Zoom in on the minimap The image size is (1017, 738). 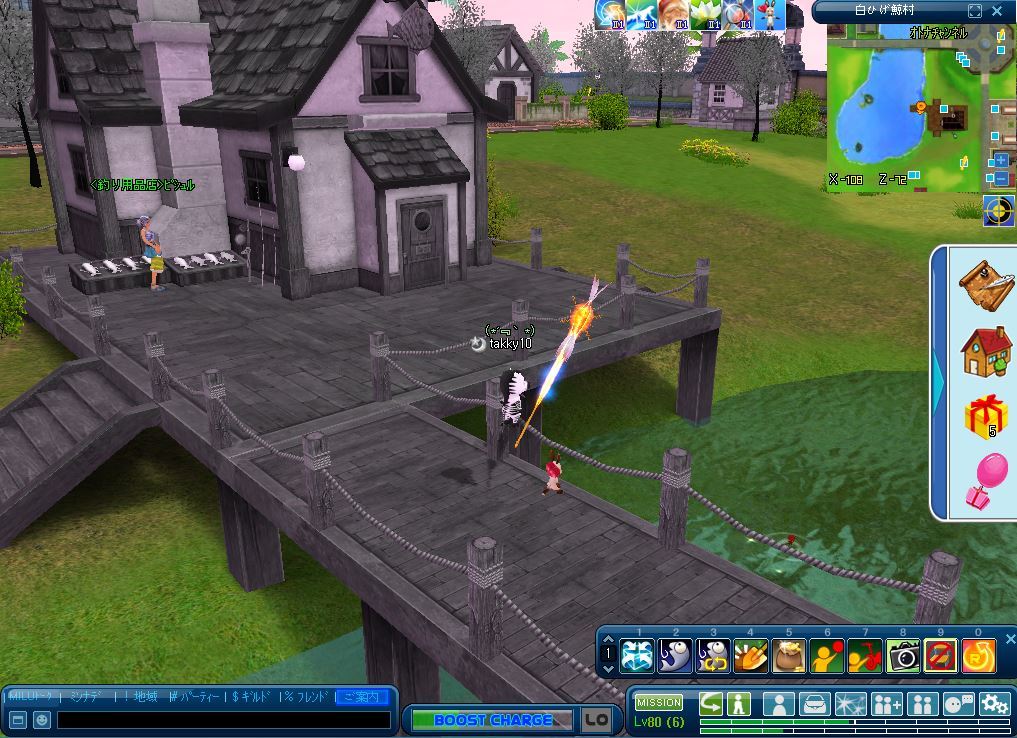click(1000, 161)
